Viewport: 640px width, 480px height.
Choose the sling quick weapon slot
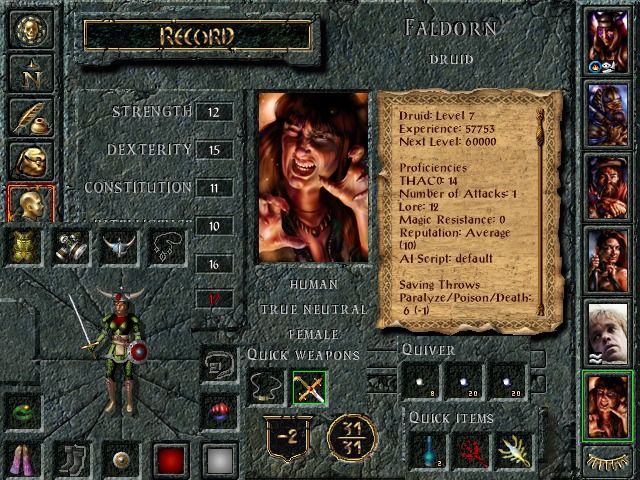(x=266, y=387)
